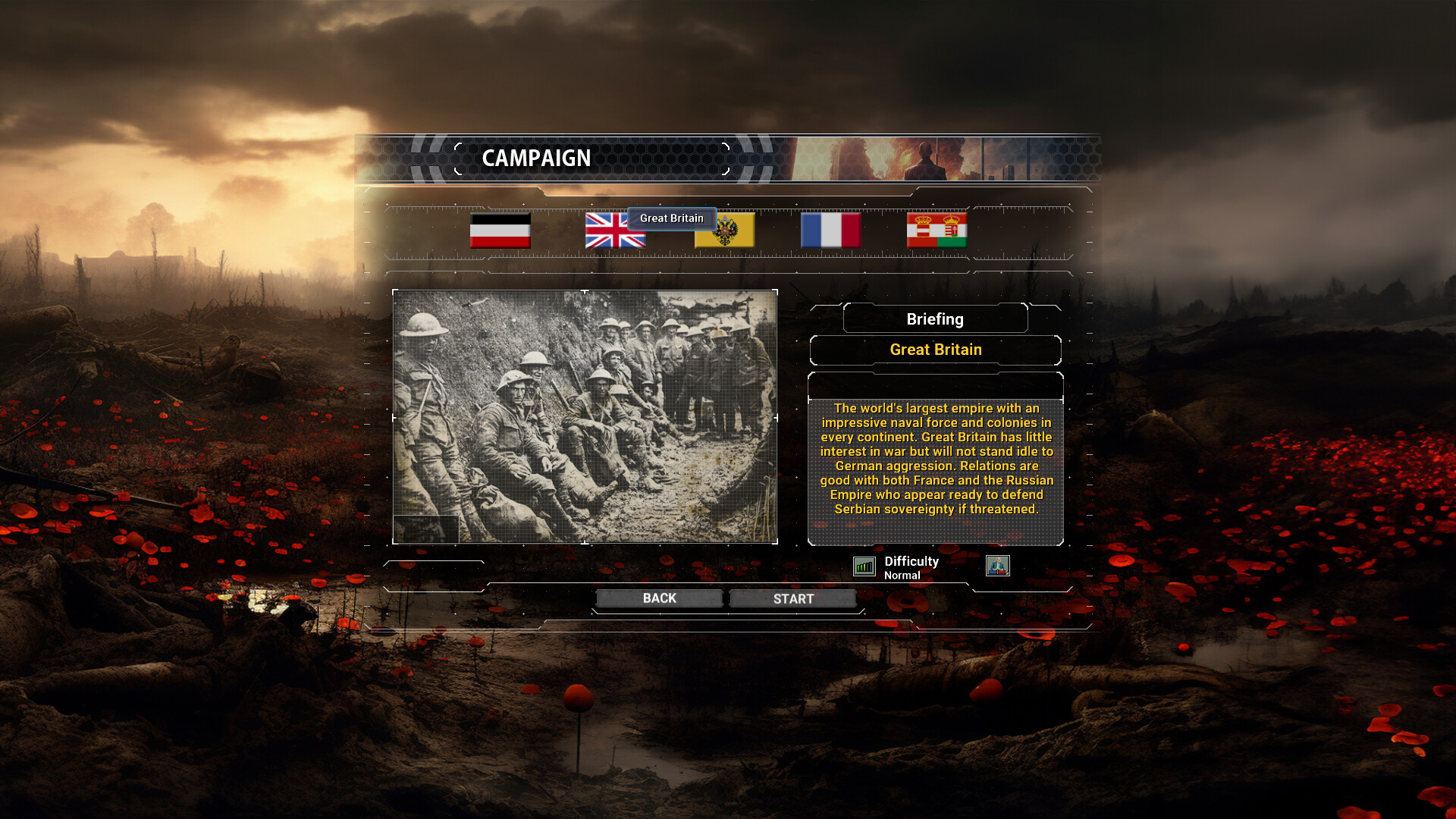Click BACK to return to previous menu
The height and width of the screenshot is (819, 1456).
coord(658,598)
